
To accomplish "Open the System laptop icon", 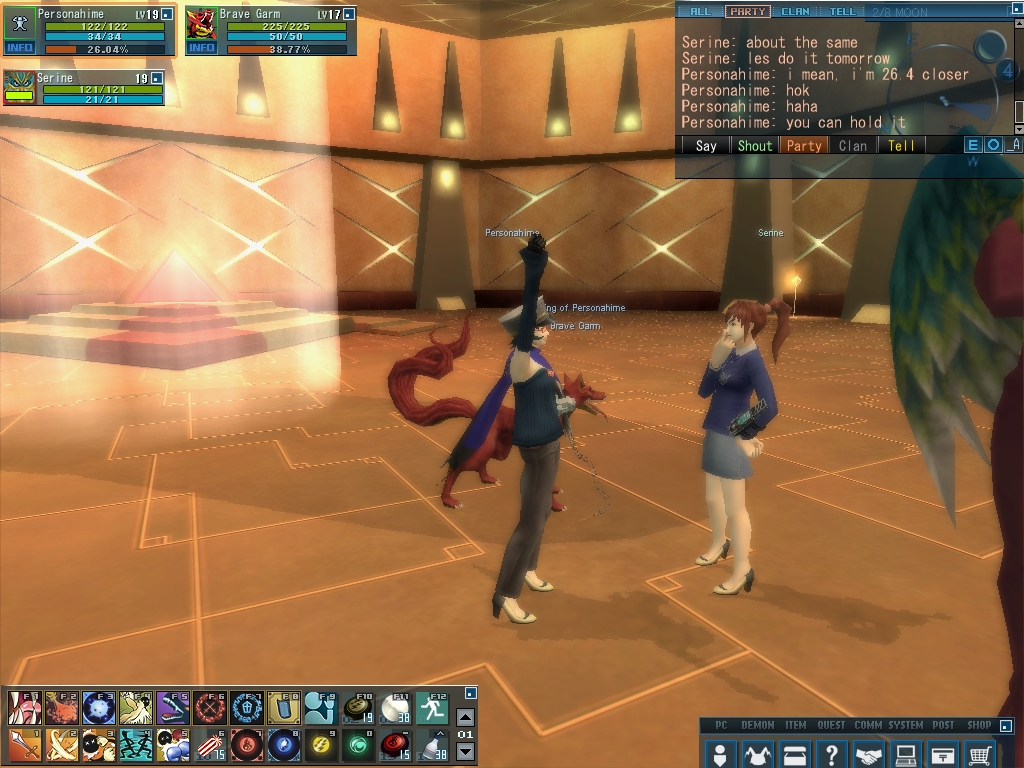I will [x=906, y=753].
